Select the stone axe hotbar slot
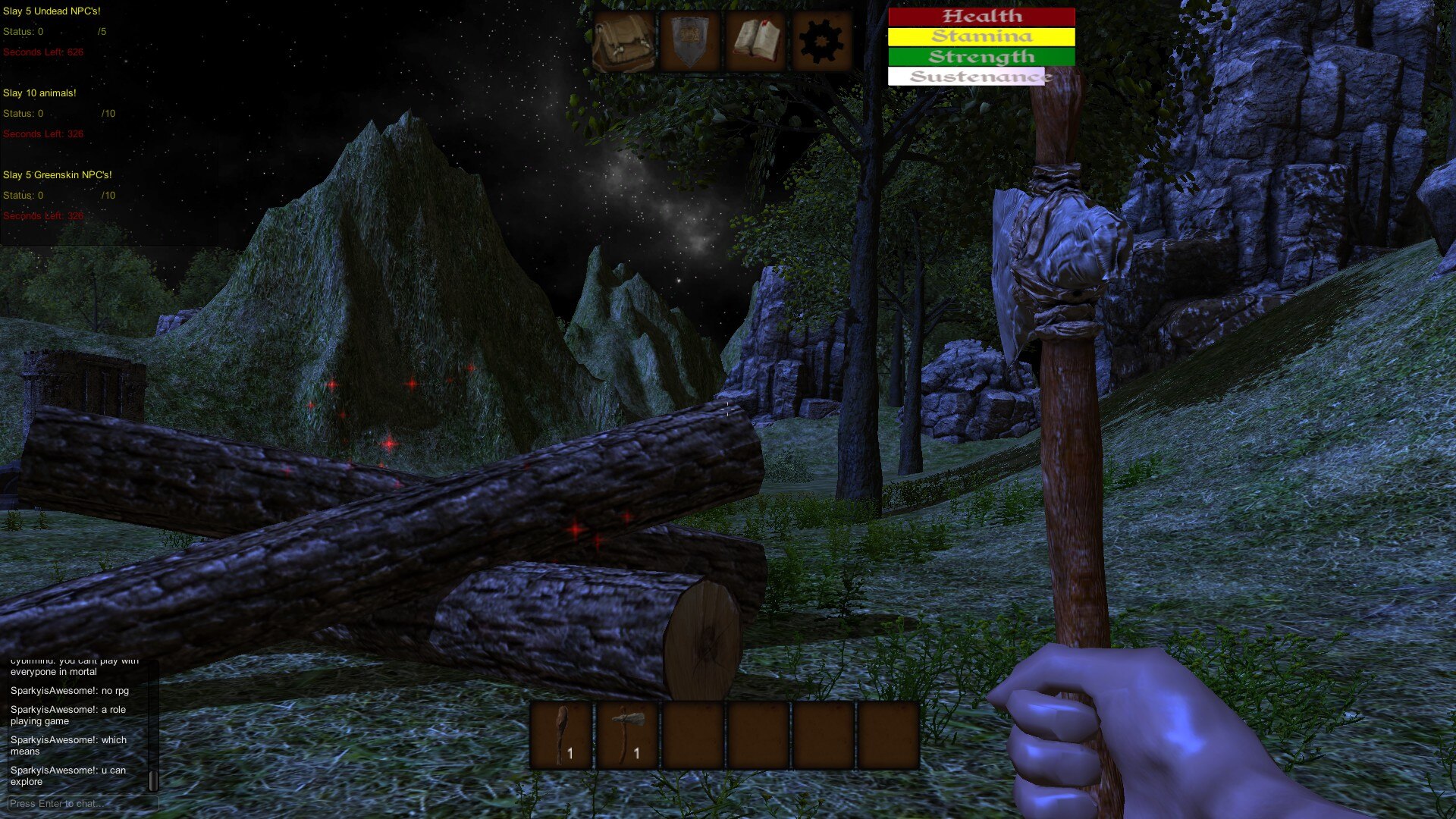The image size is (1456, 819). (x=626, y=735)
